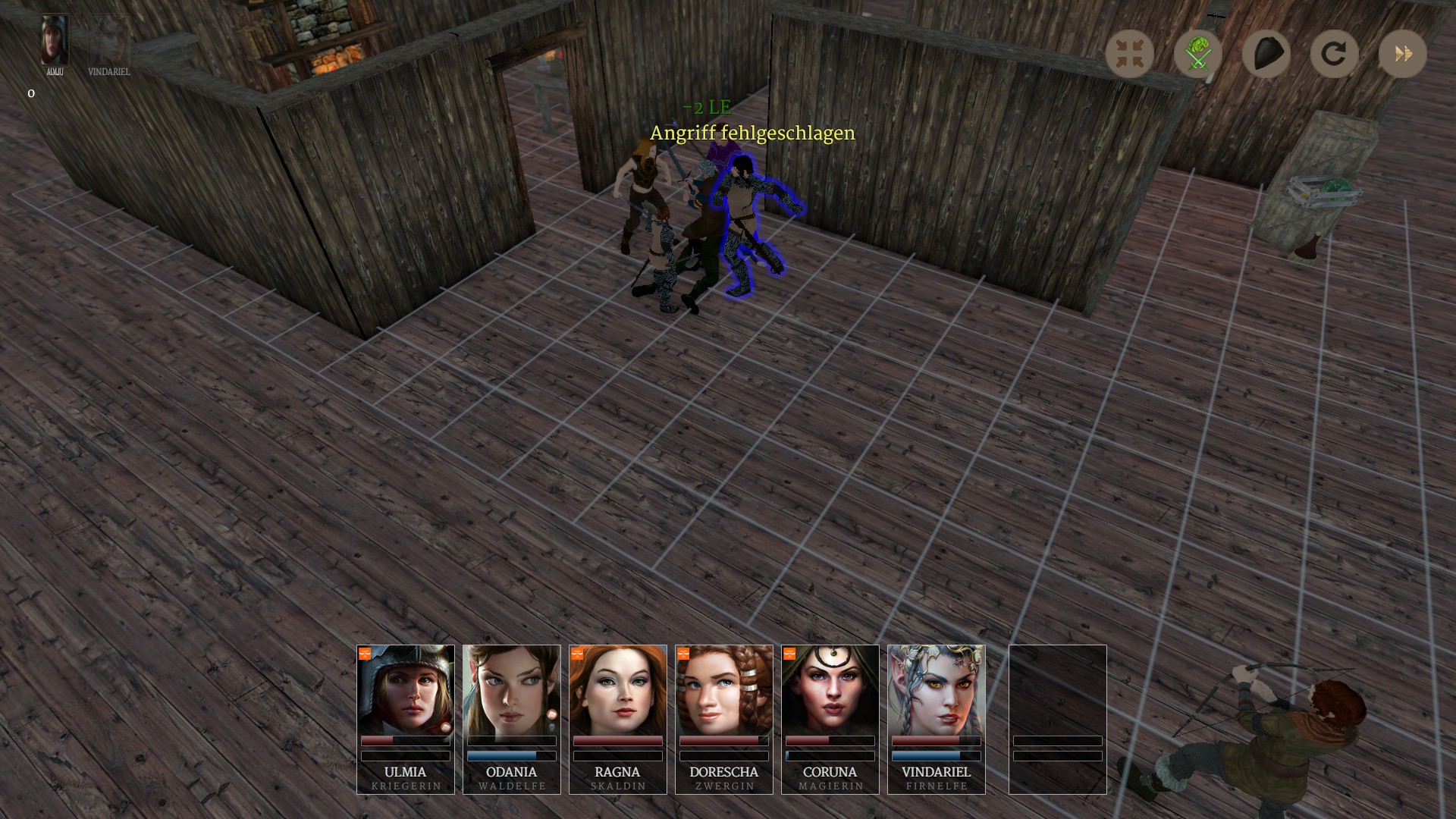Select Ulmia the Kriegerin portrait

(406, 690)
